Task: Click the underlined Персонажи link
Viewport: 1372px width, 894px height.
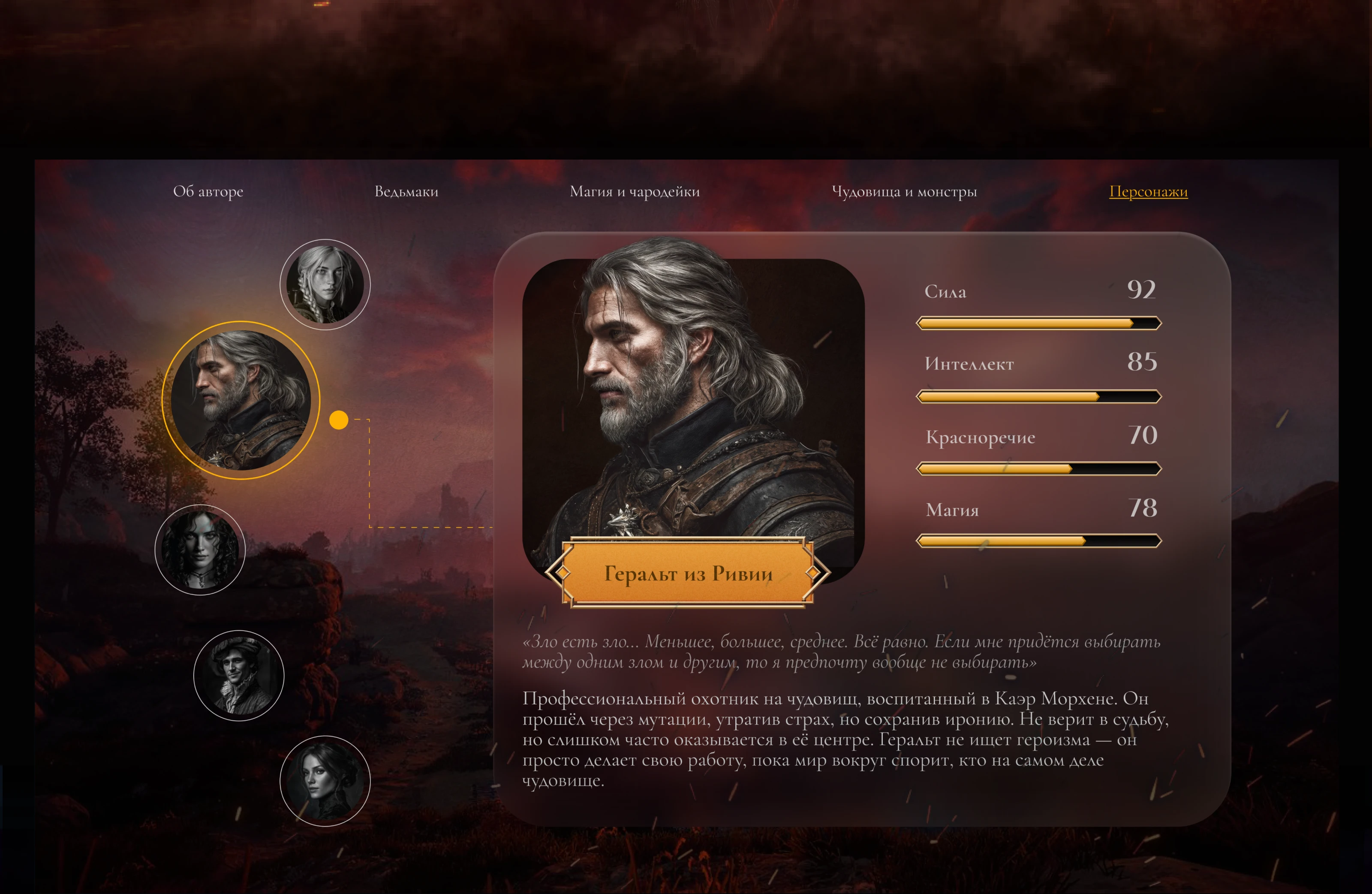Action: click(x=1149, y=192)
